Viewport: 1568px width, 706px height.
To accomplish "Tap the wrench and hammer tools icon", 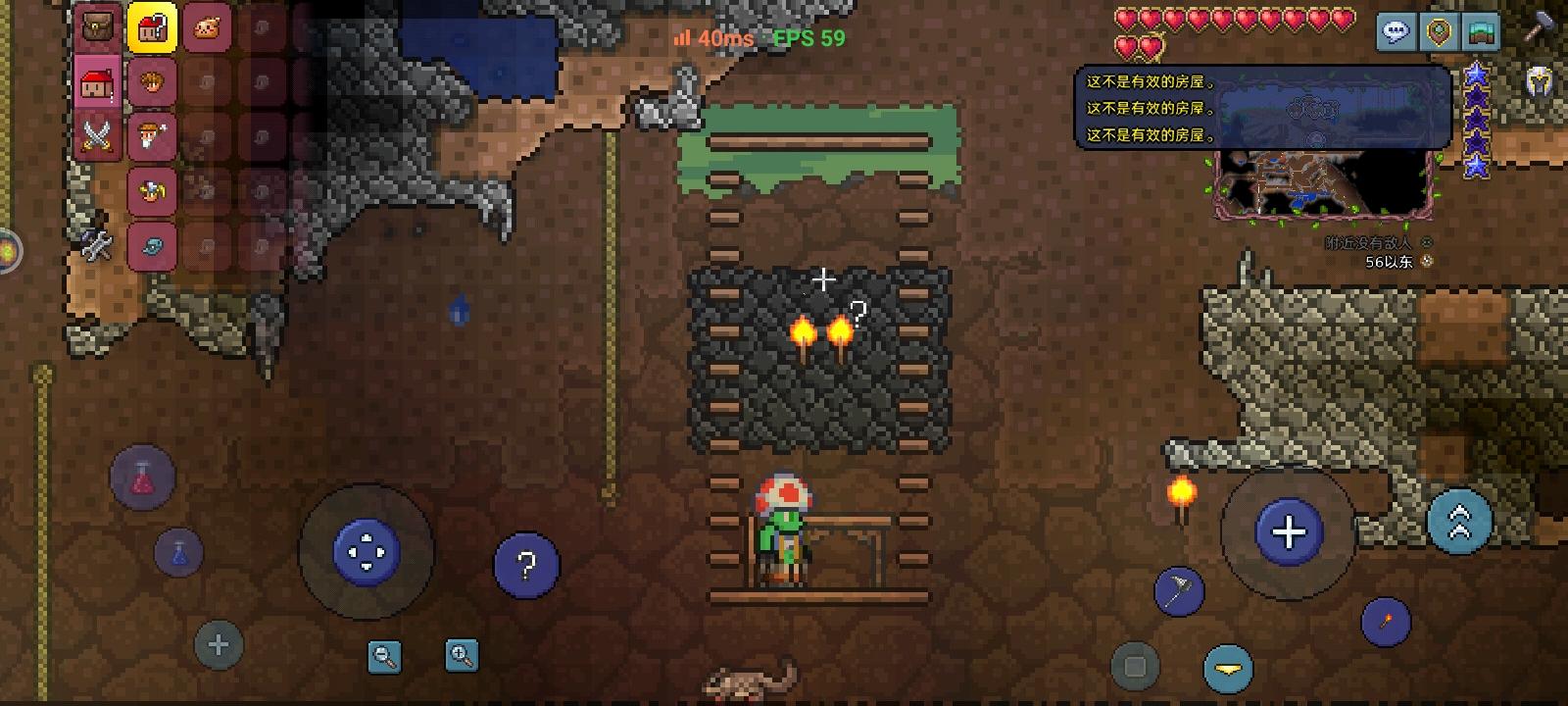I will coord(96,243).
